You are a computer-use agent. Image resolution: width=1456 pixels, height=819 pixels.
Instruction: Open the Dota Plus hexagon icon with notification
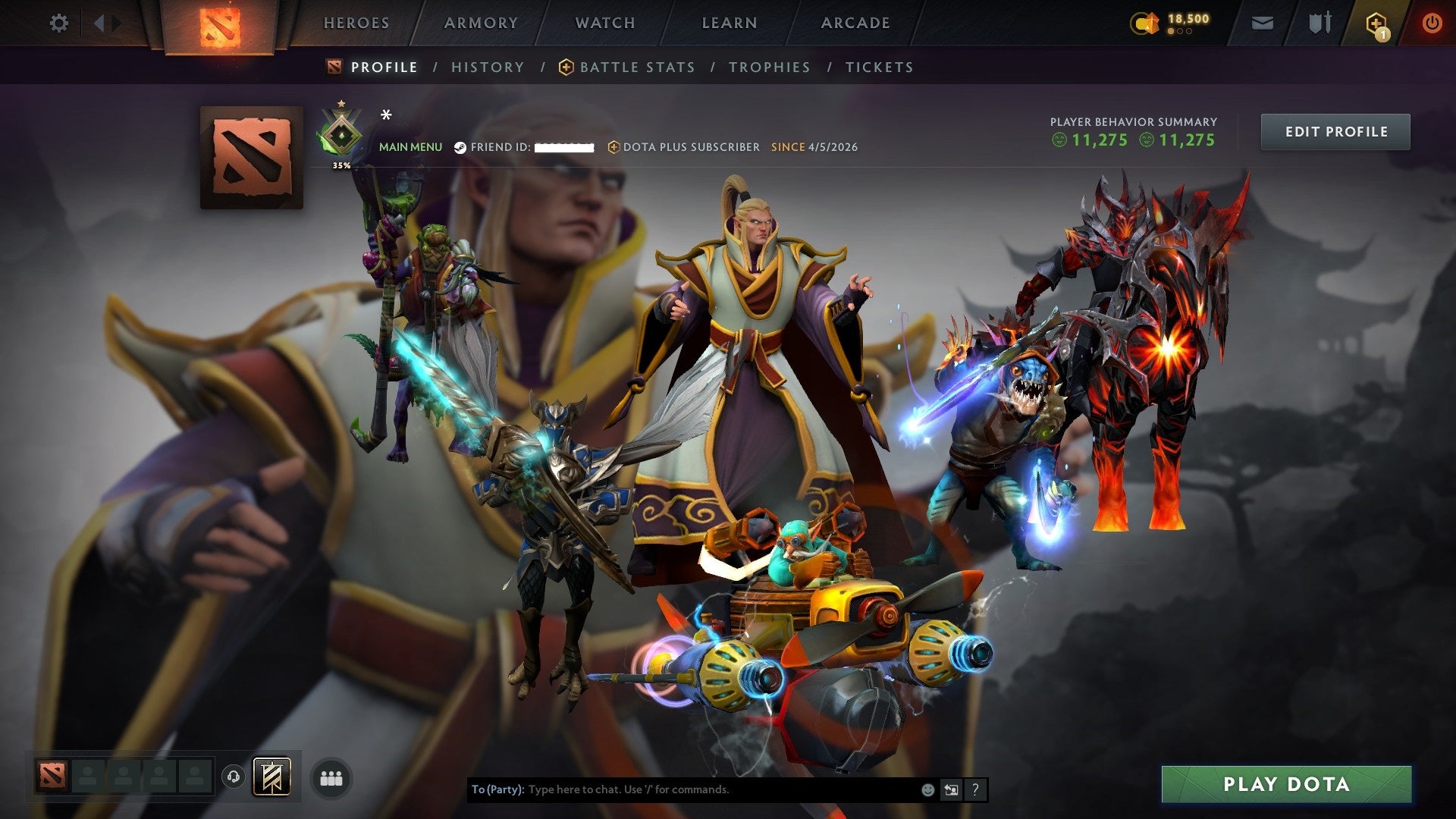pyautogui.click(x=1378, y=23)
